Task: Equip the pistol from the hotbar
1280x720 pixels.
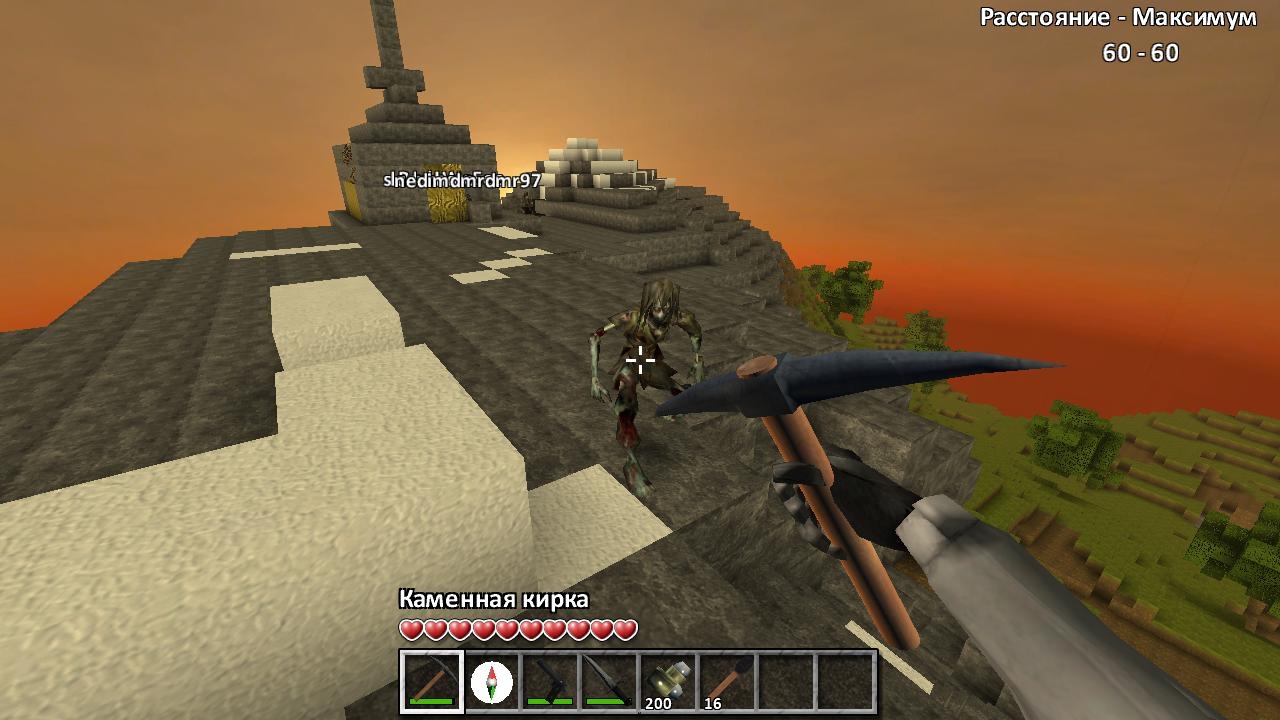Action: click(x=550, y=682)
